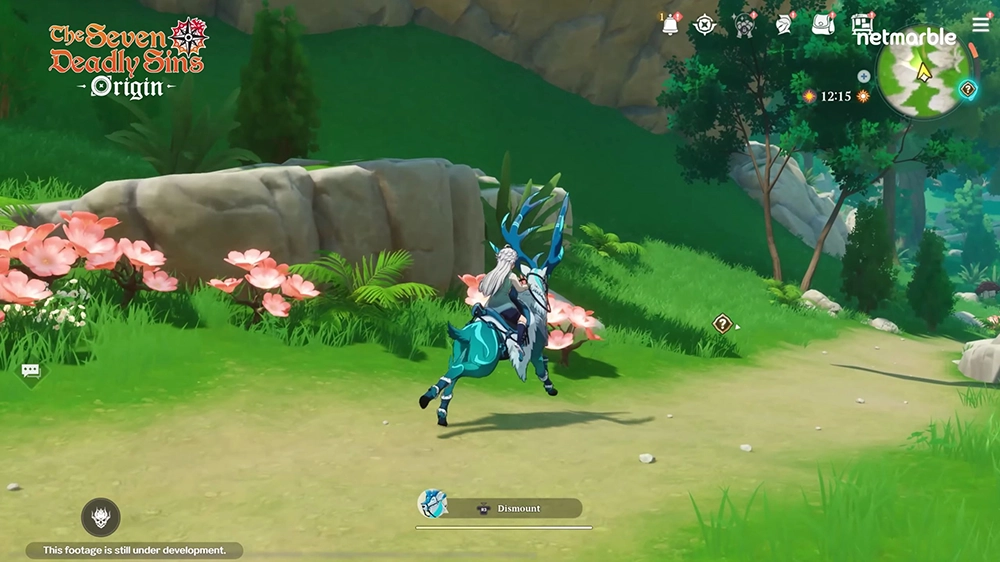1000x562 pixels.
Task: Open the hamburger main menu
Action: pyautogui.click(x=980, y=24)
